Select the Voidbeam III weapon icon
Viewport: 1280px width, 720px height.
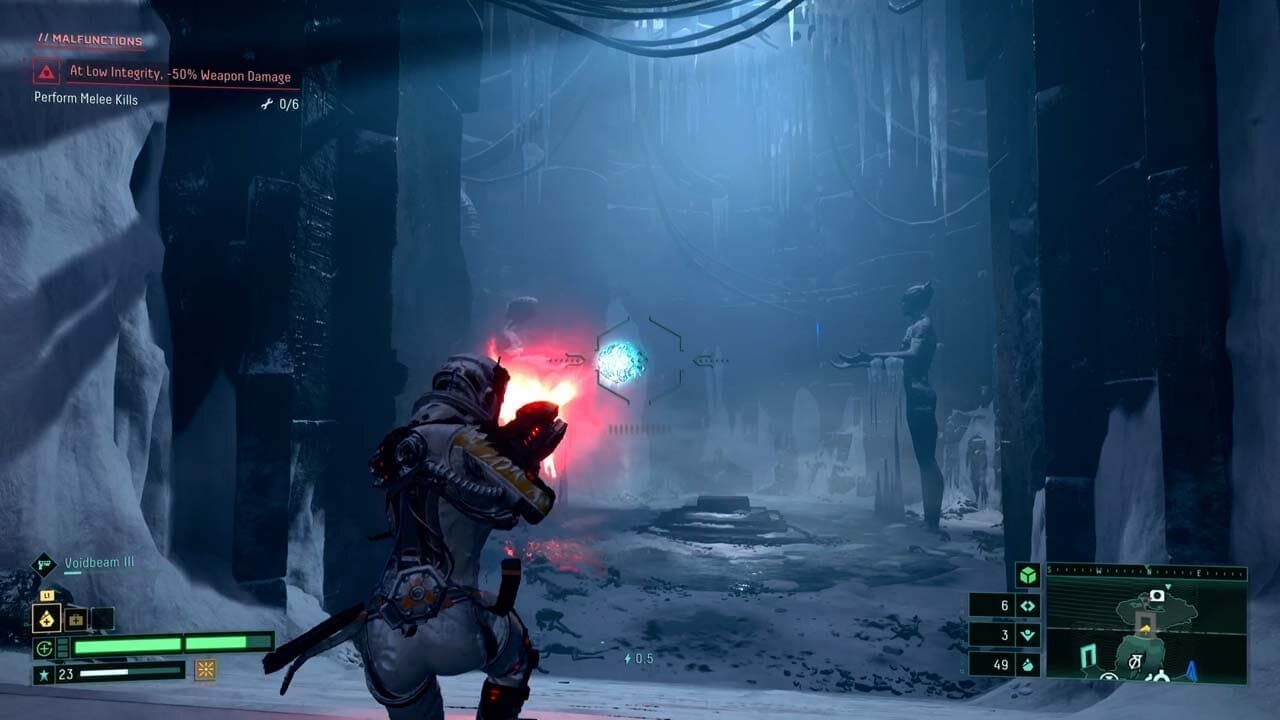(x=44, y=563)
